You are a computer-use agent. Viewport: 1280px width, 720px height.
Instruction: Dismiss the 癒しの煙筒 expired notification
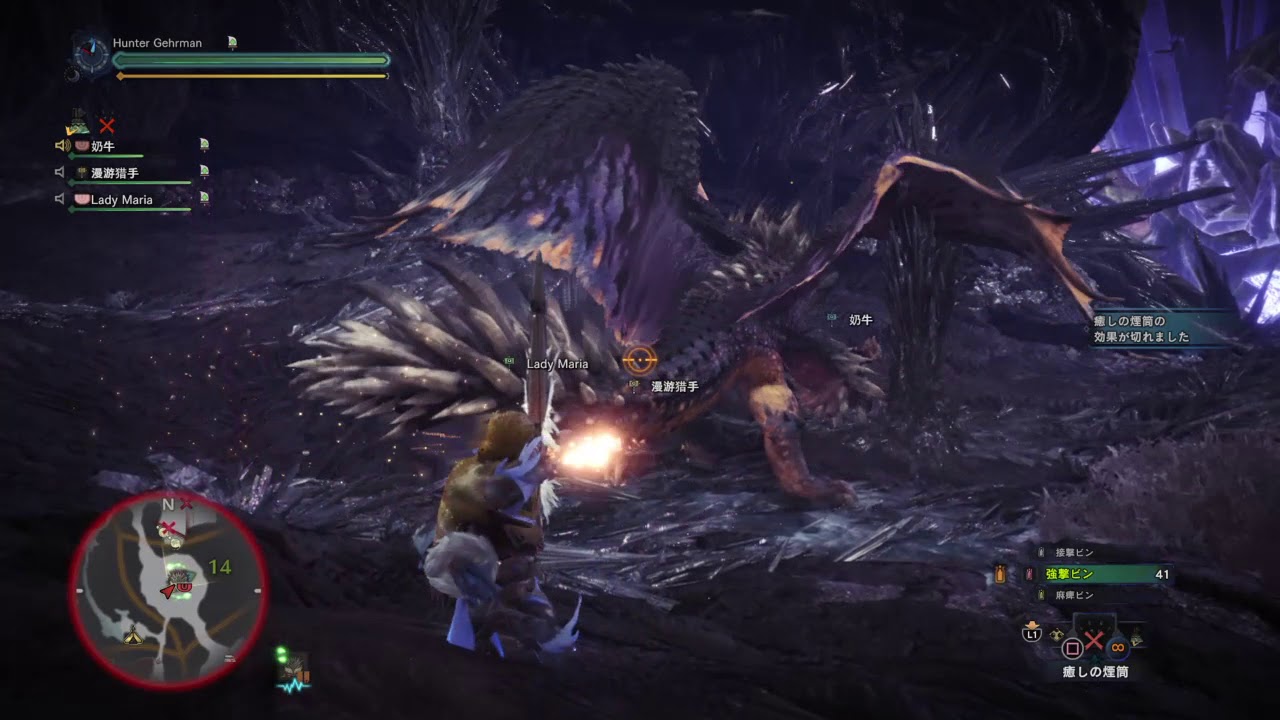click(x=1160, y=329)
